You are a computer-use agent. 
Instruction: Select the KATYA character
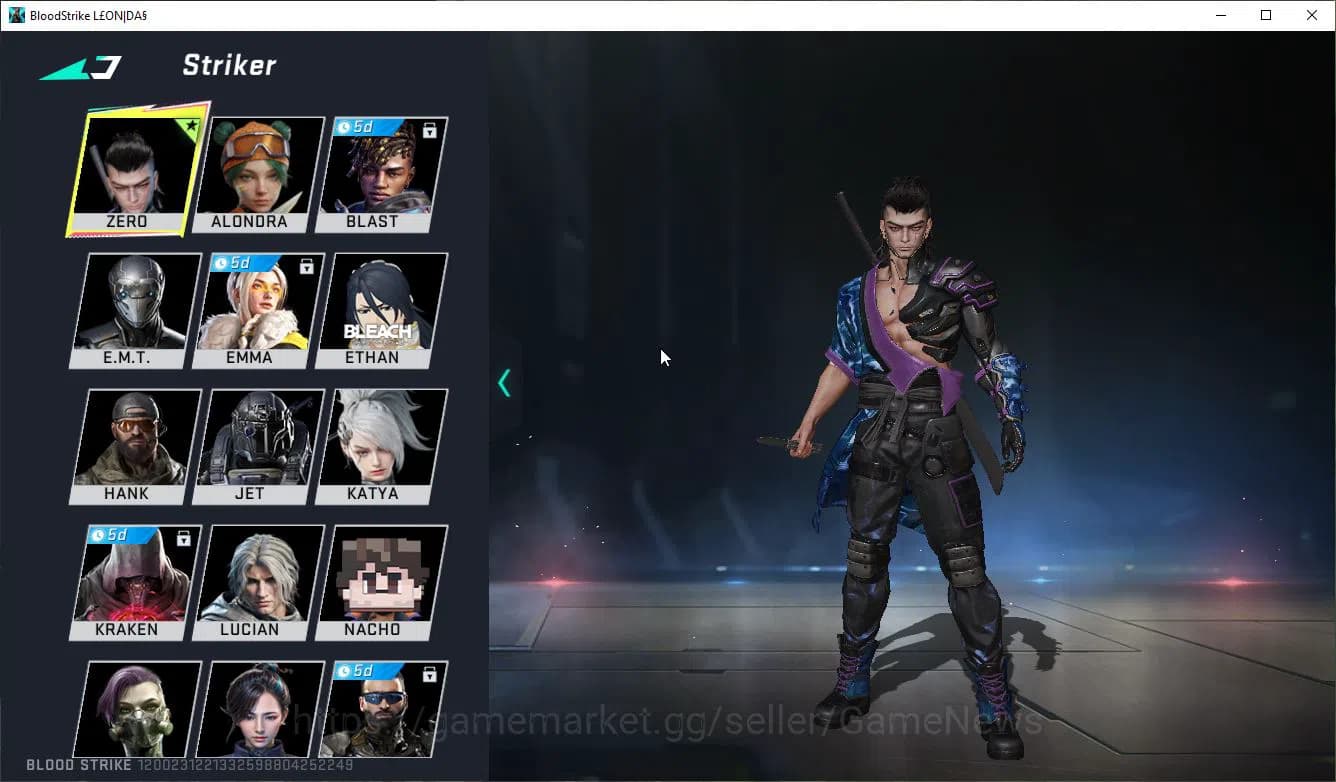point(376,443)
